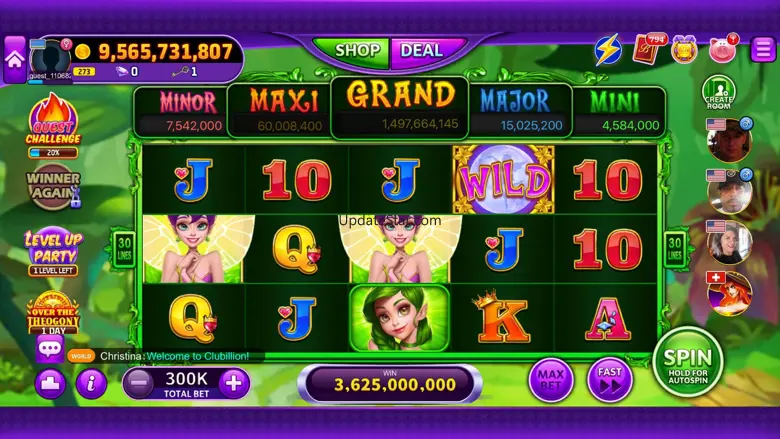
Task: Open the chat speech bubble
Action: pyautogui.click(x=49, y=348)
